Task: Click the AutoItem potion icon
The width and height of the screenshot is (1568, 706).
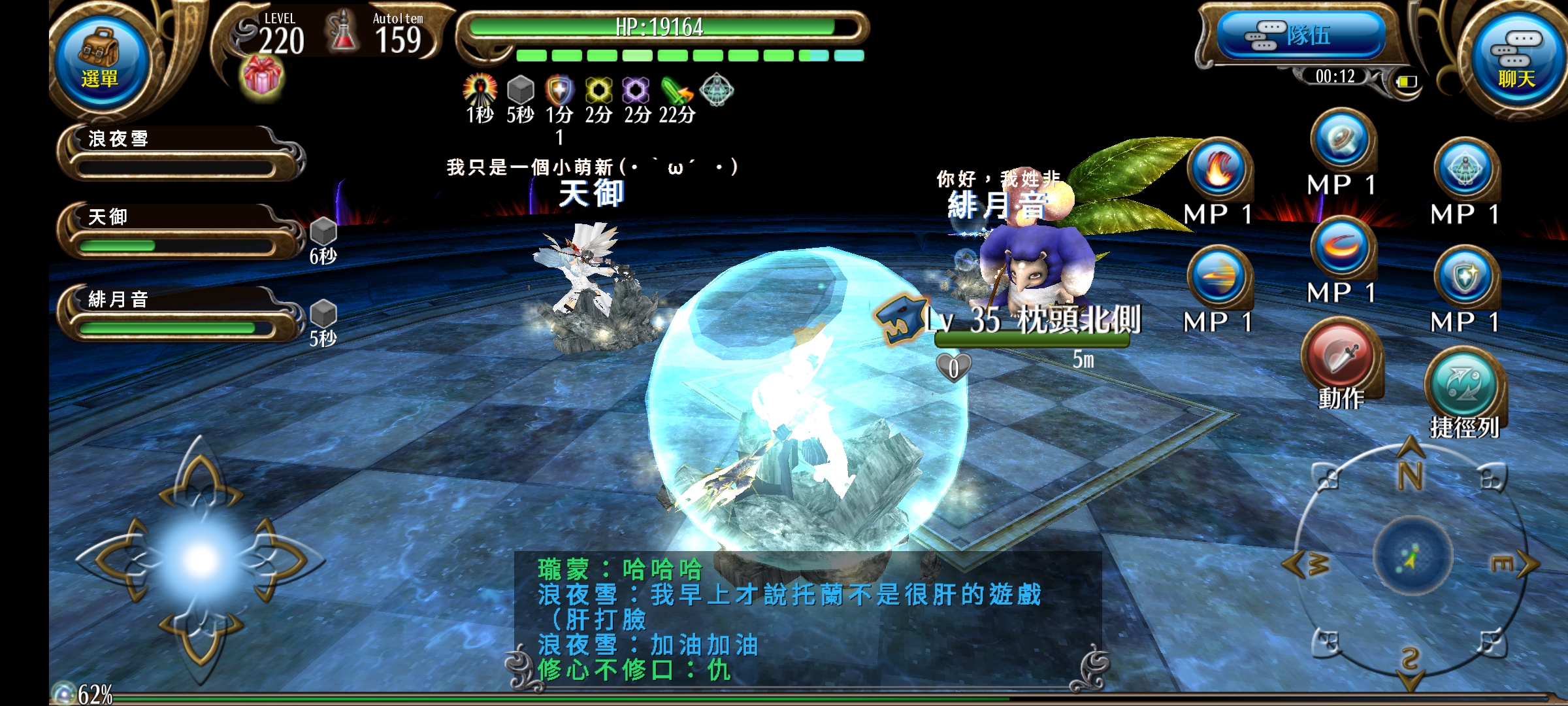Action: 342,31
